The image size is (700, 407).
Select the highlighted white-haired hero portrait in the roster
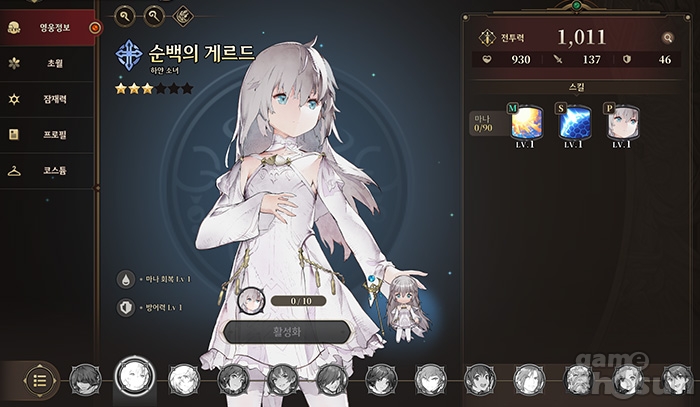click(133, 376)
